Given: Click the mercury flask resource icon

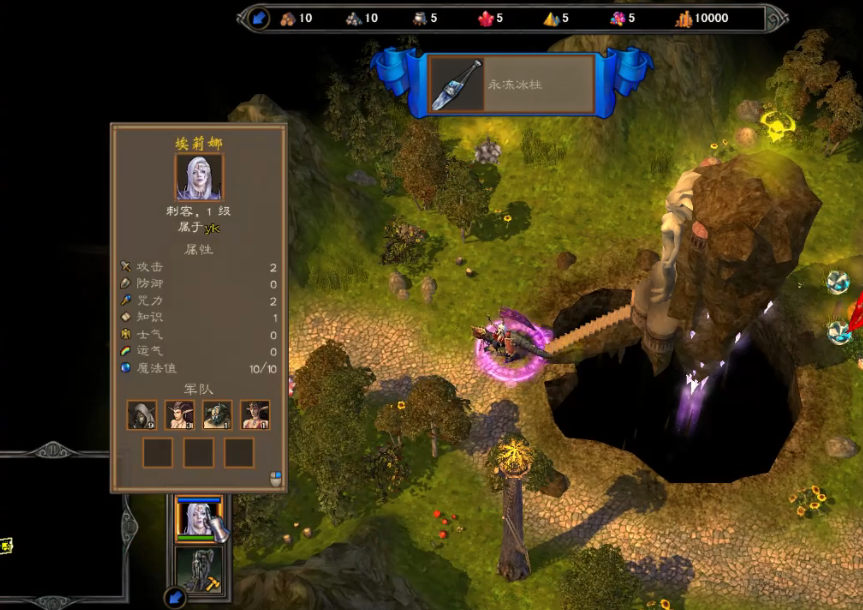Looking at the screenshot, I should 419,18.
